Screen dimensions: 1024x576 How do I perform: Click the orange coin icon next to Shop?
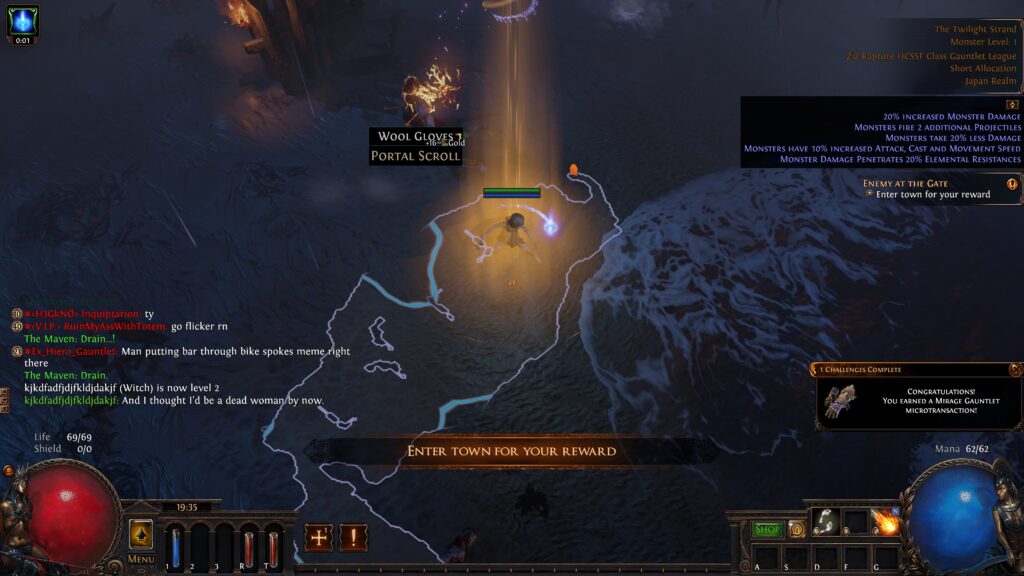tap(796, 529)
